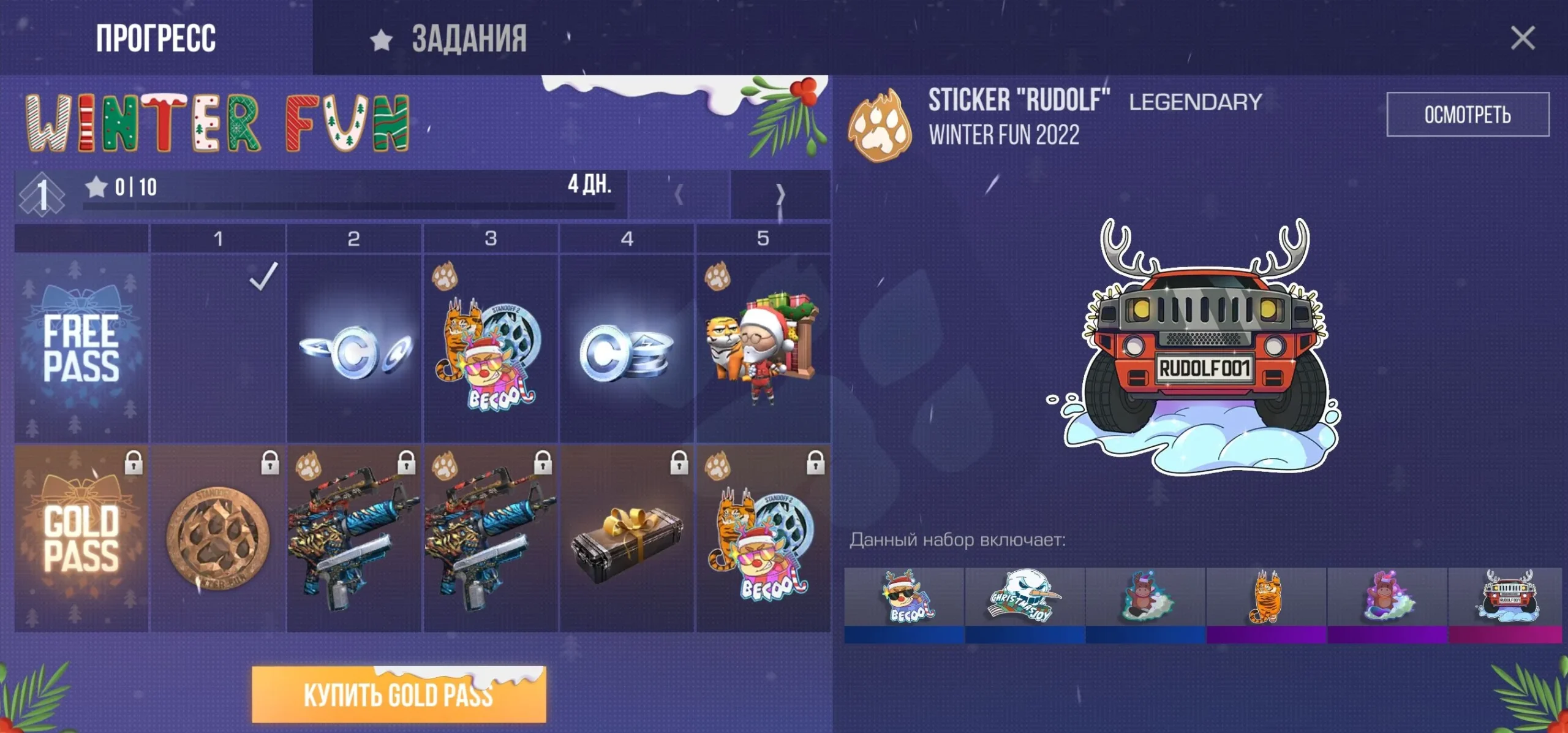Select the Free Pass row label
The image size is (1568, 733).
(x=81, y=348)
